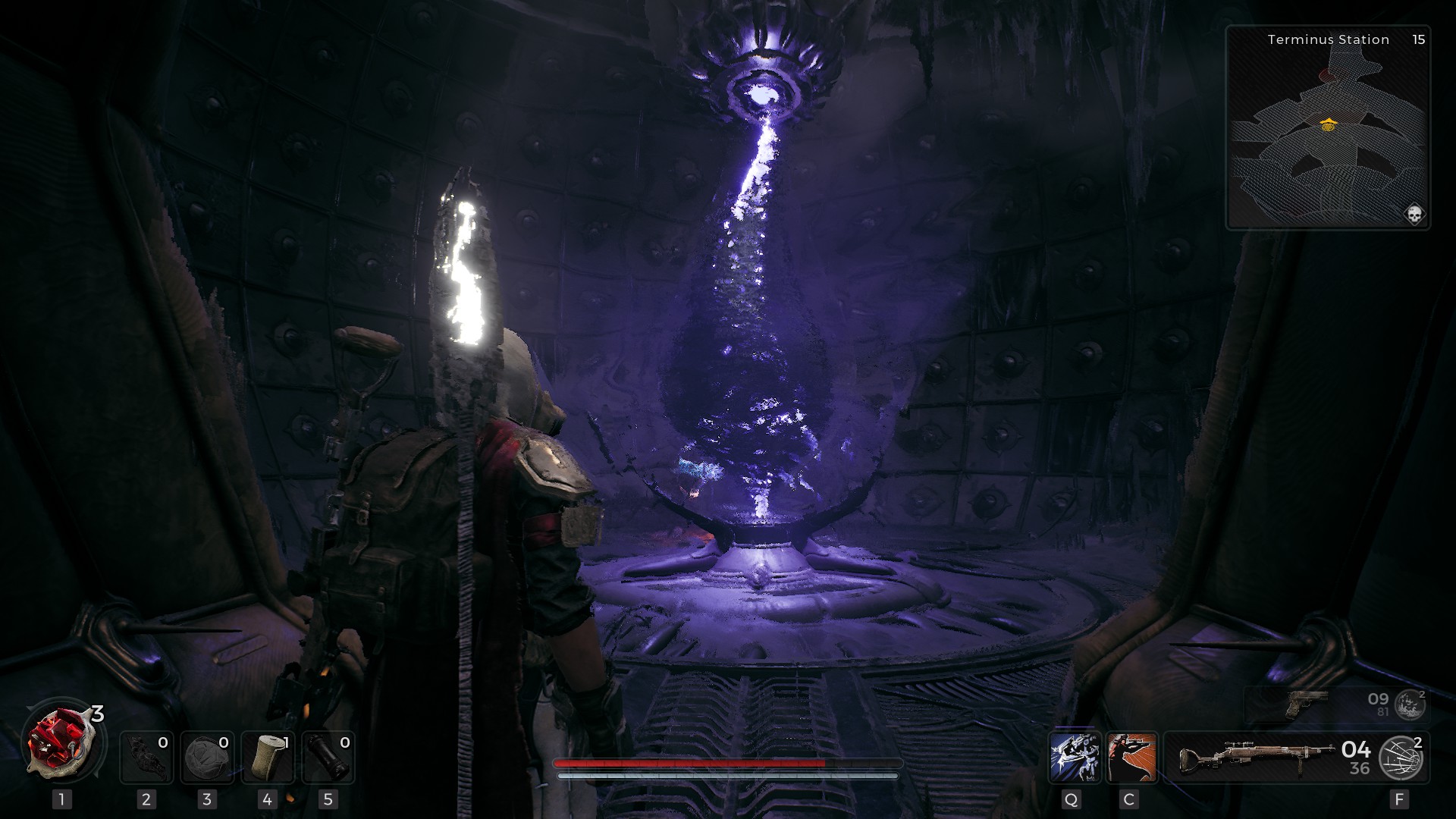The image size is (1456, 819).
Task: Activate the blue archetype skill icon
Action: tap(1075, 757)
